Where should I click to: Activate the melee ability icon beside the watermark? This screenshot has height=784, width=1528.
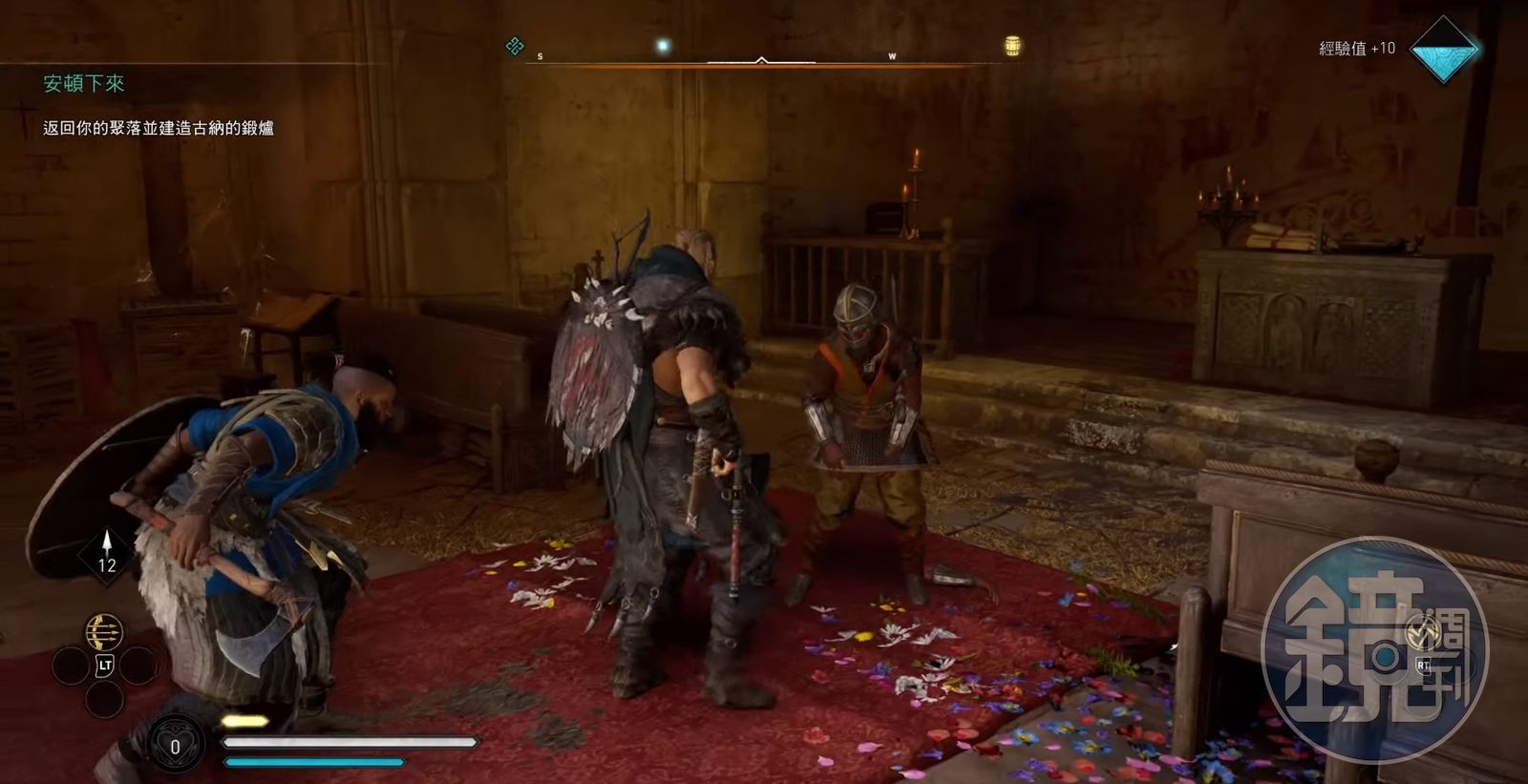(1424, 633)
